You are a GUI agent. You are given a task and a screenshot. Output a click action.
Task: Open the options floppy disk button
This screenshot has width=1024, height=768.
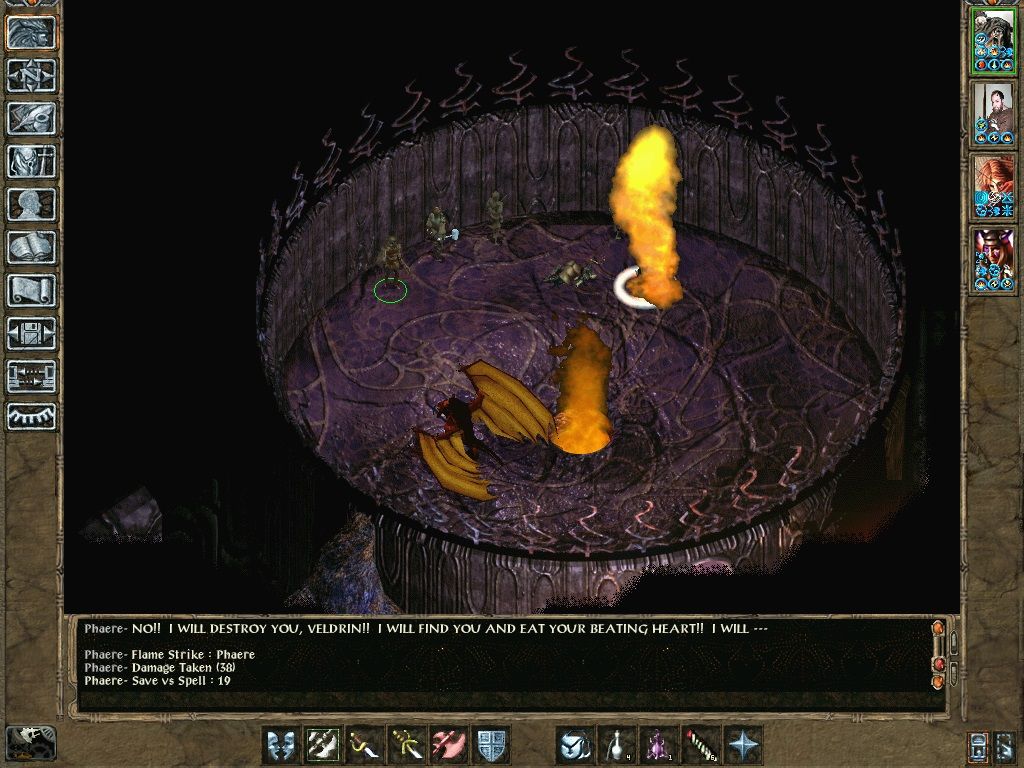click(x=32, y=333)
